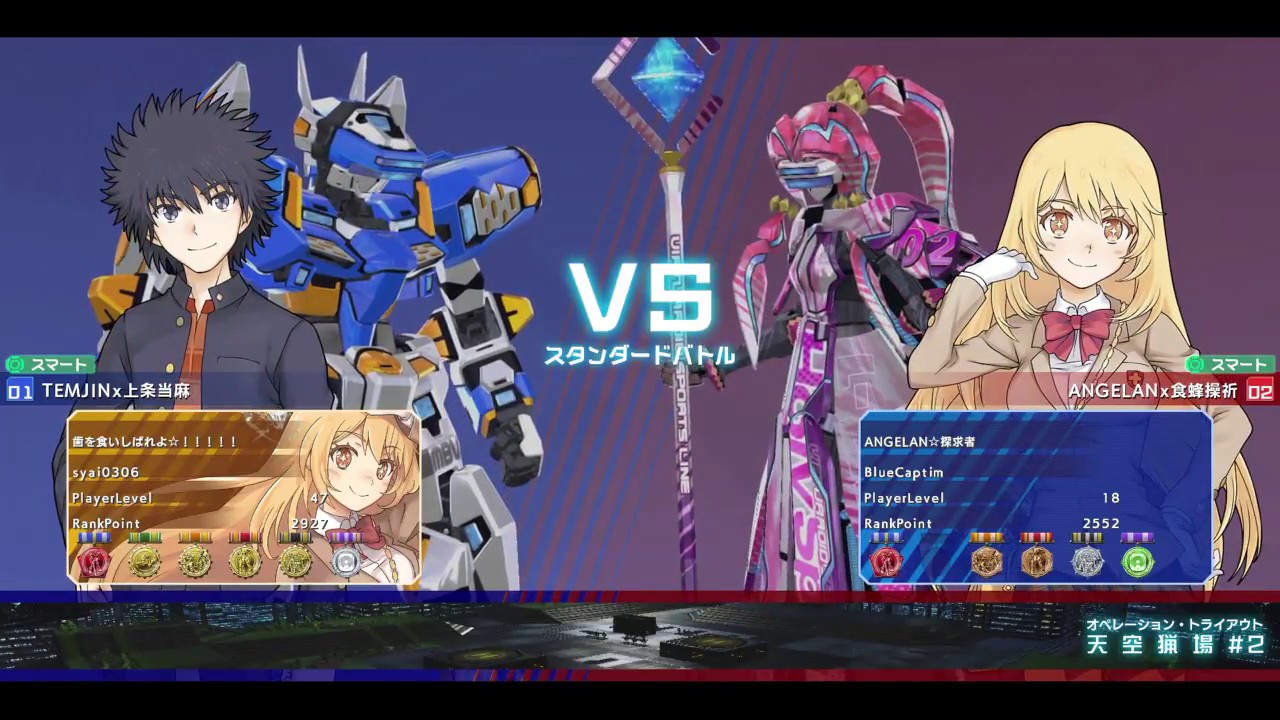
Task: Open details on the ANGELAN☆探求者 title
Action: point(920,441)
